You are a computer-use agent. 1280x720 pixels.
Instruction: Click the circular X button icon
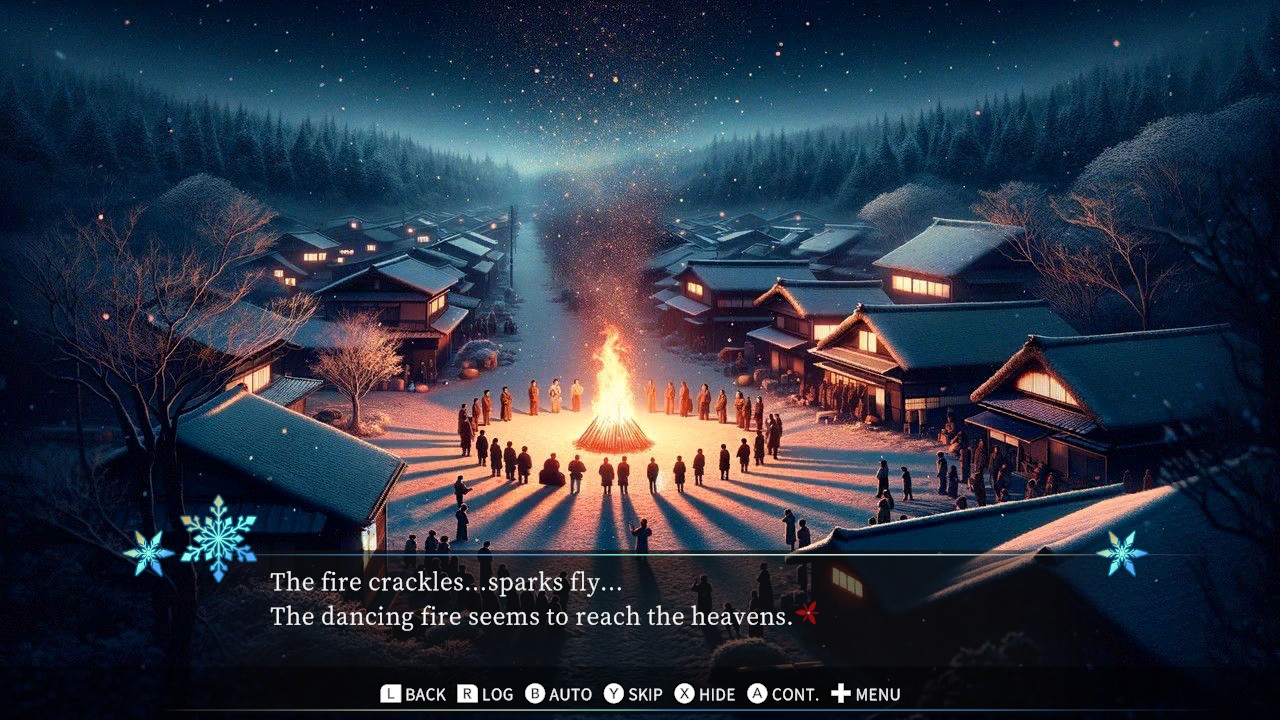click(684, 693)
